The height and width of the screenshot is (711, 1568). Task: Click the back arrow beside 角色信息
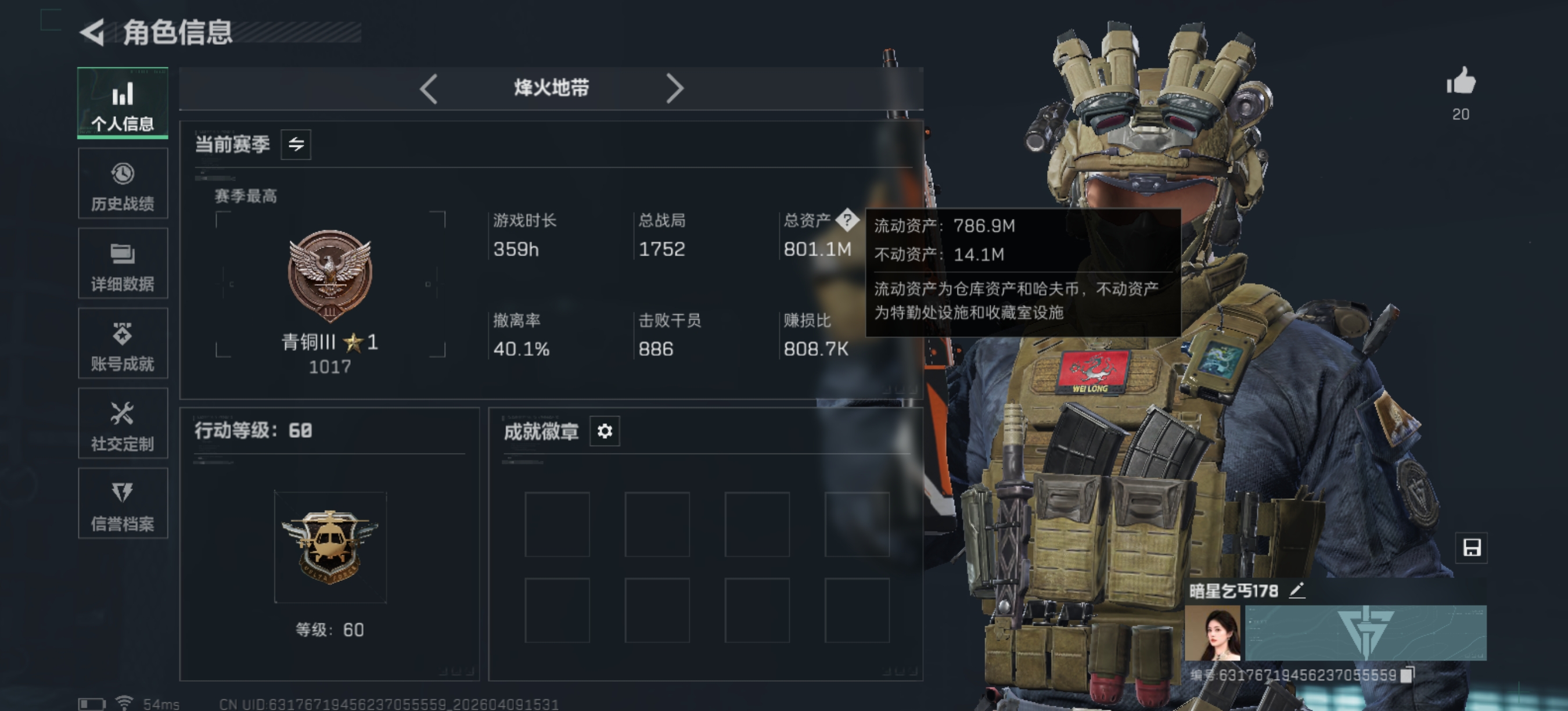point(92,33)
